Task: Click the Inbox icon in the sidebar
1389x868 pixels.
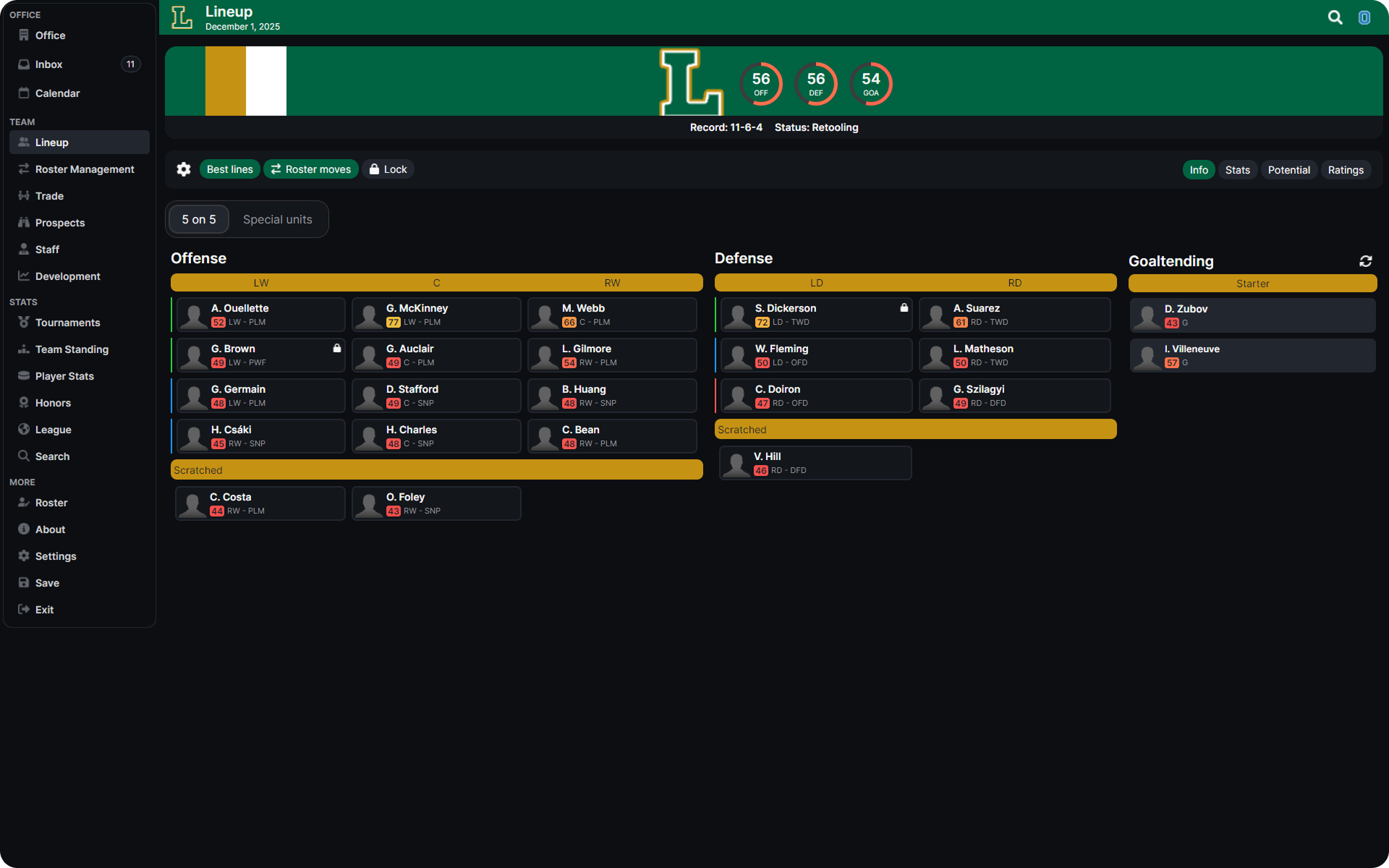Action: pos(24,64)
